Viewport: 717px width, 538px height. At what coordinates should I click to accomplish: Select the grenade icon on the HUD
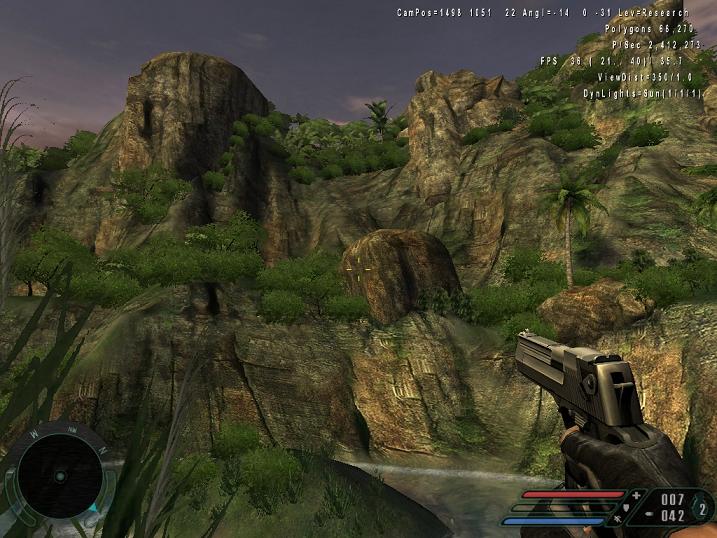tap(702, 507)
